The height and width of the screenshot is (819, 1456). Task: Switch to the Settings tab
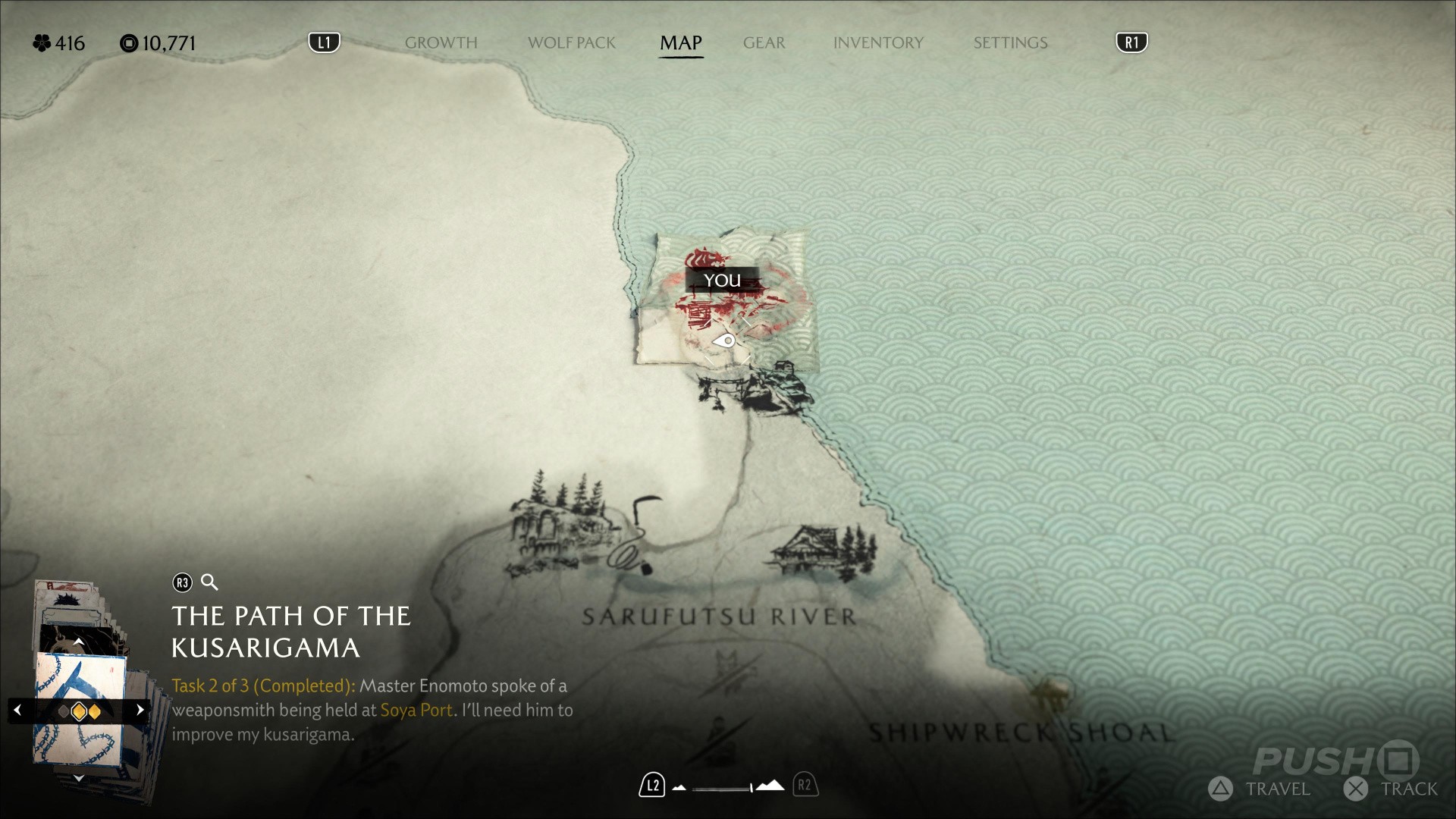[x=1010, y=43]
